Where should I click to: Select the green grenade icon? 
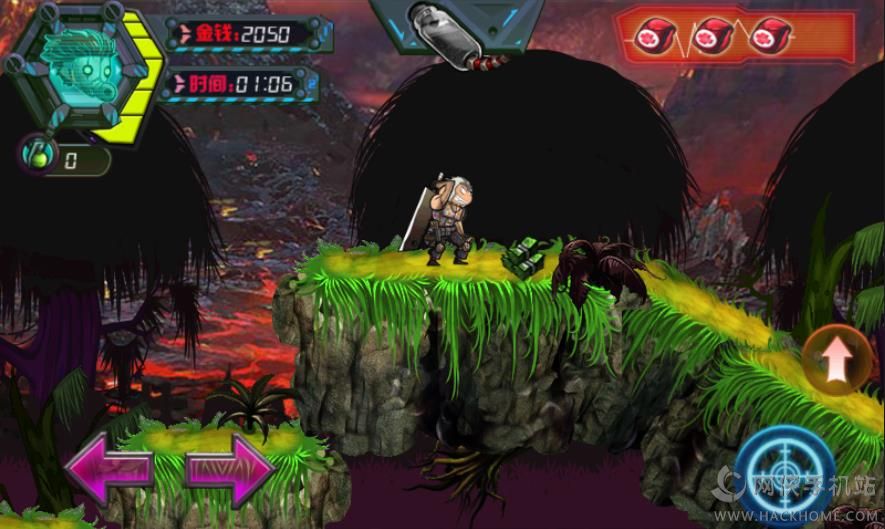tap(36, 155)
